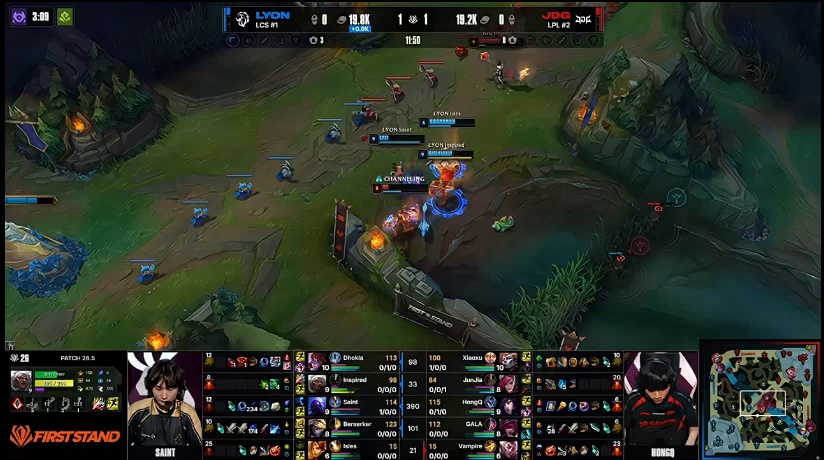Select Xiaoxu's row on the red side
Image resolution: width=824 pixels, height=460 pixels.
470,360
